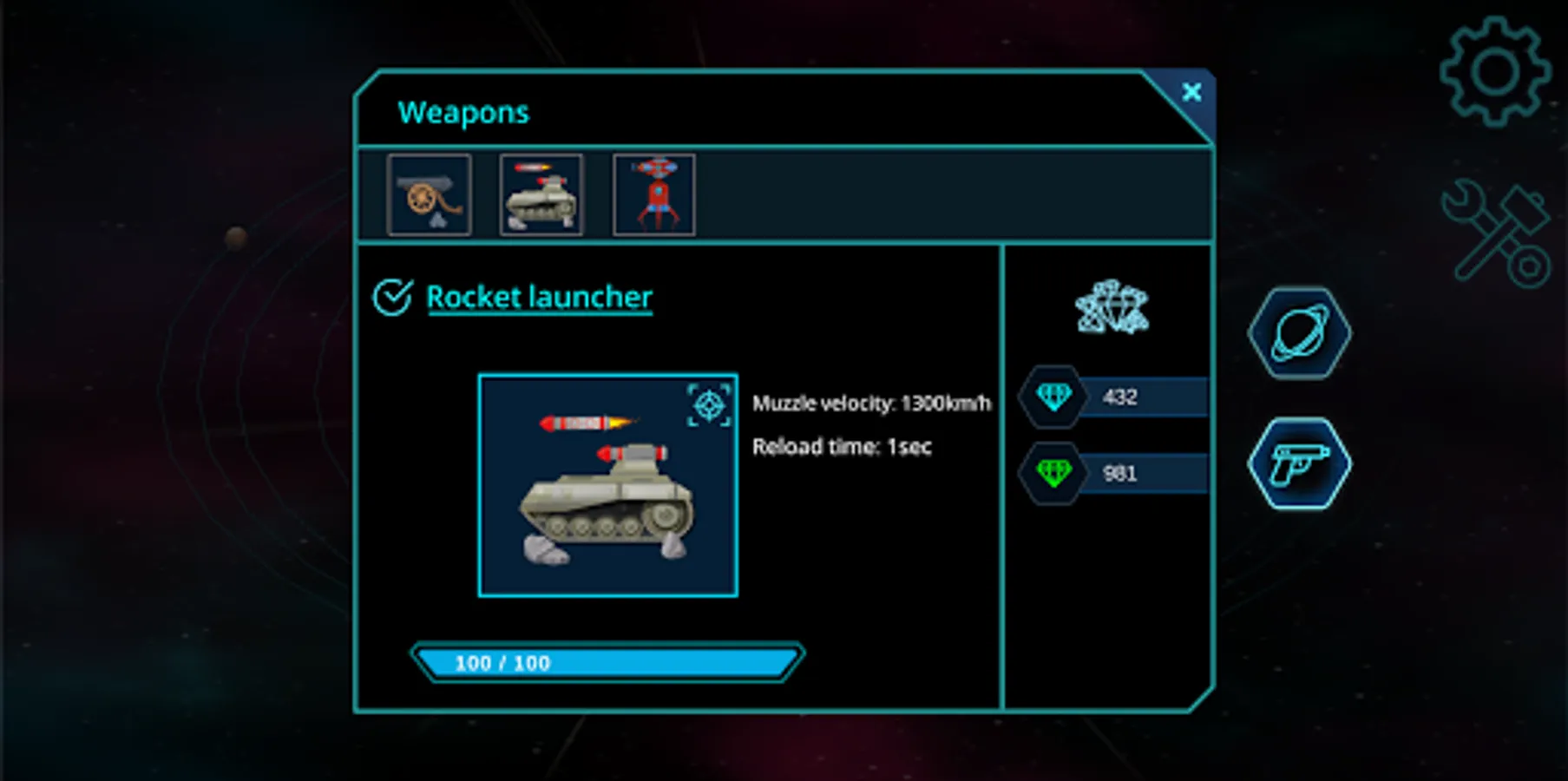The width and height of the screenshot is (1568, 781).
Task: Open the gear settings icon
Action: pyautogui.click(x=1494, y=72)
